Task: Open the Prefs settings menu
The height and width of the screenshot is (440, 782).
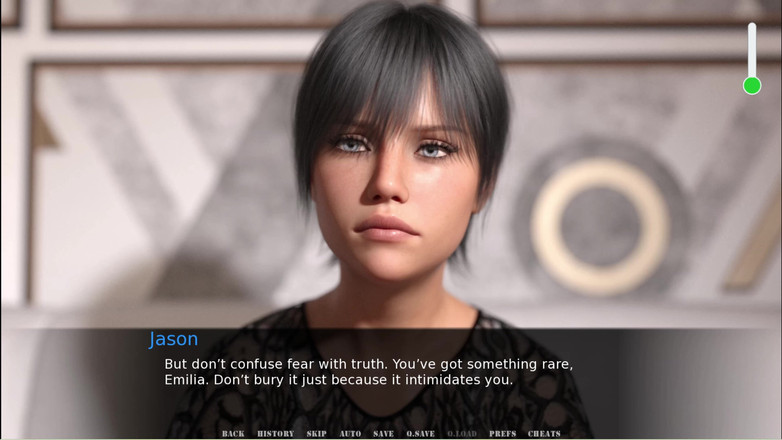Action: [503, 434]
